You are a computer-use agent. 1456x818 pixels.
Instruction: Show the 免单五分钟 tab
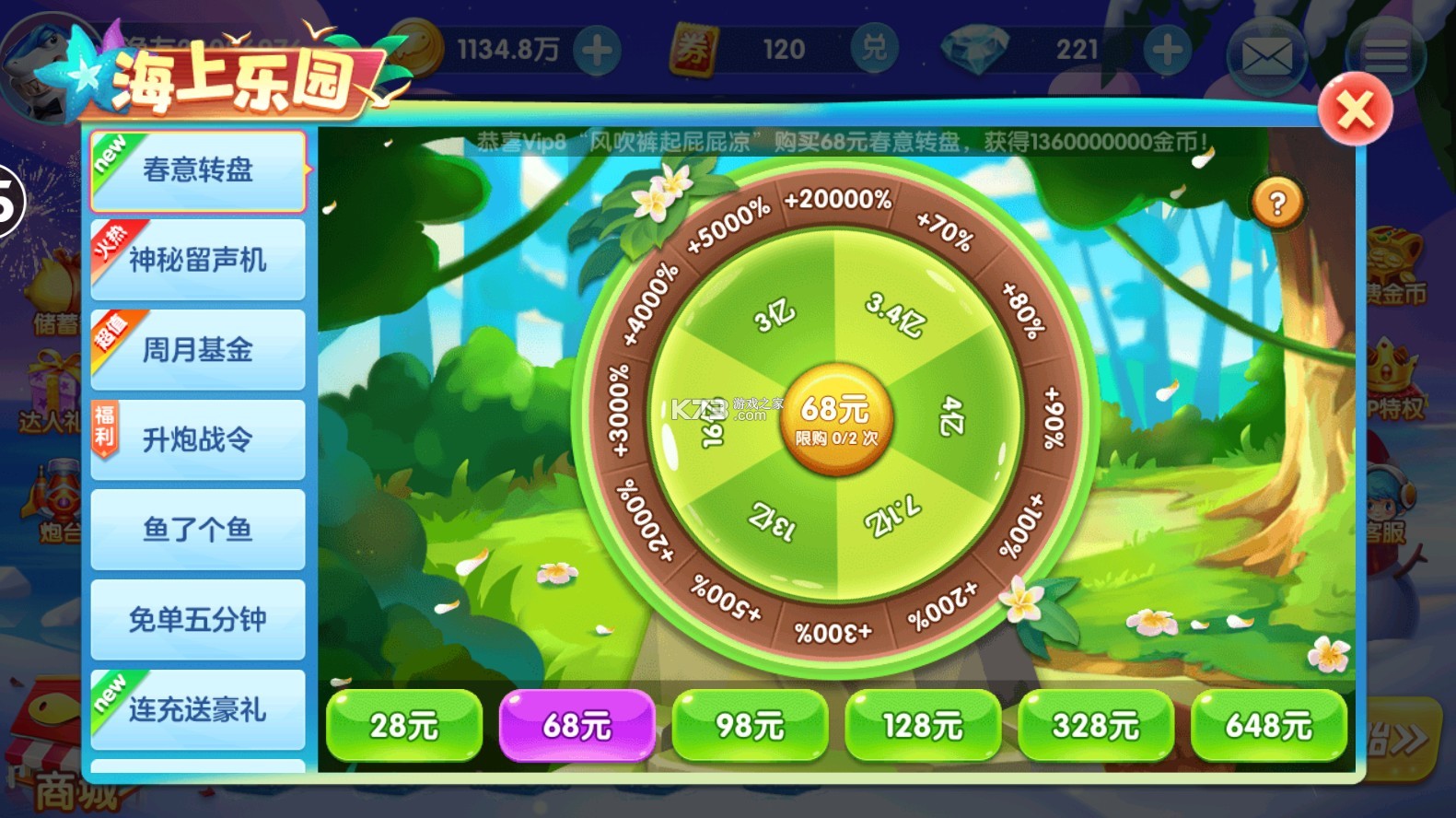coord(198,619)
